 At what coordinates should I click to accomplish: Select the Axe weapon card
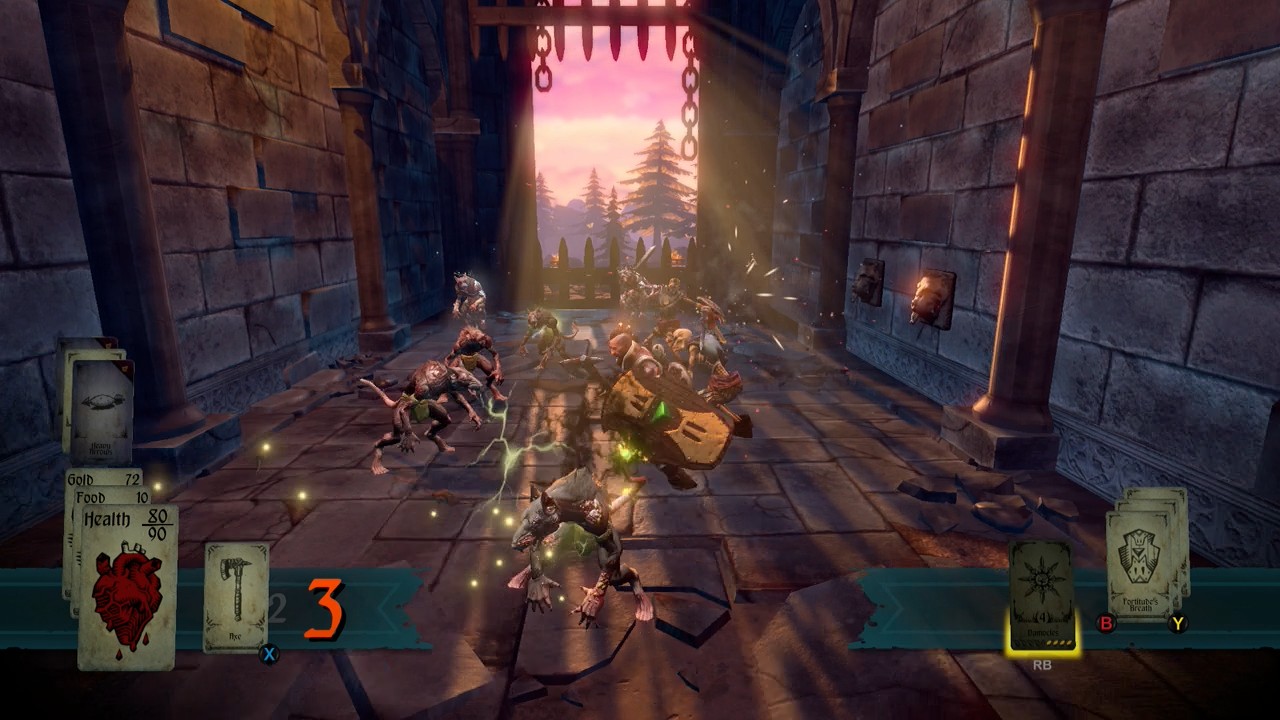pos(236,597)
